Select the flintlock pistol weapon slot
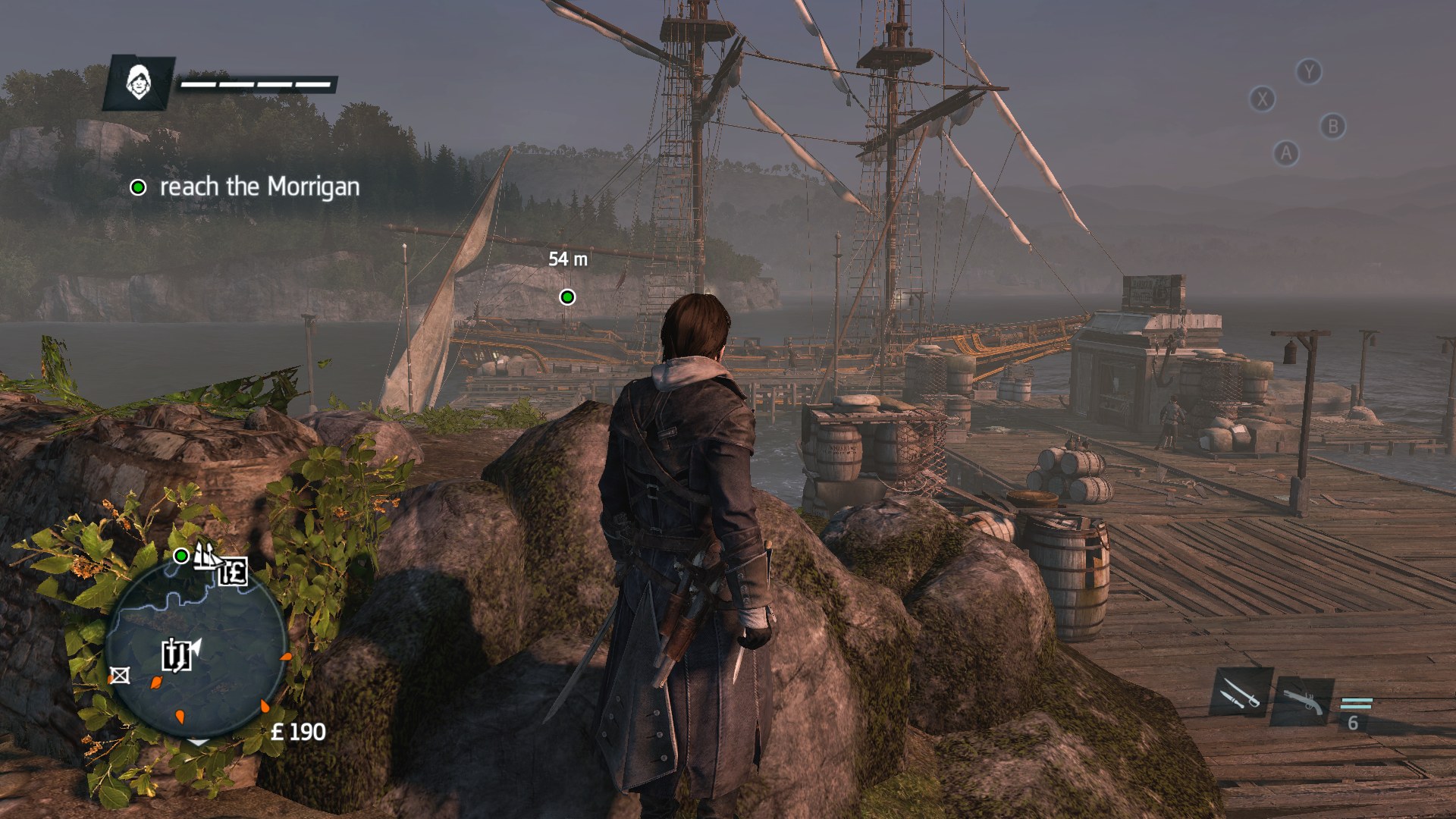Viewport: 1456px width, 819px height. (1304, 701)
